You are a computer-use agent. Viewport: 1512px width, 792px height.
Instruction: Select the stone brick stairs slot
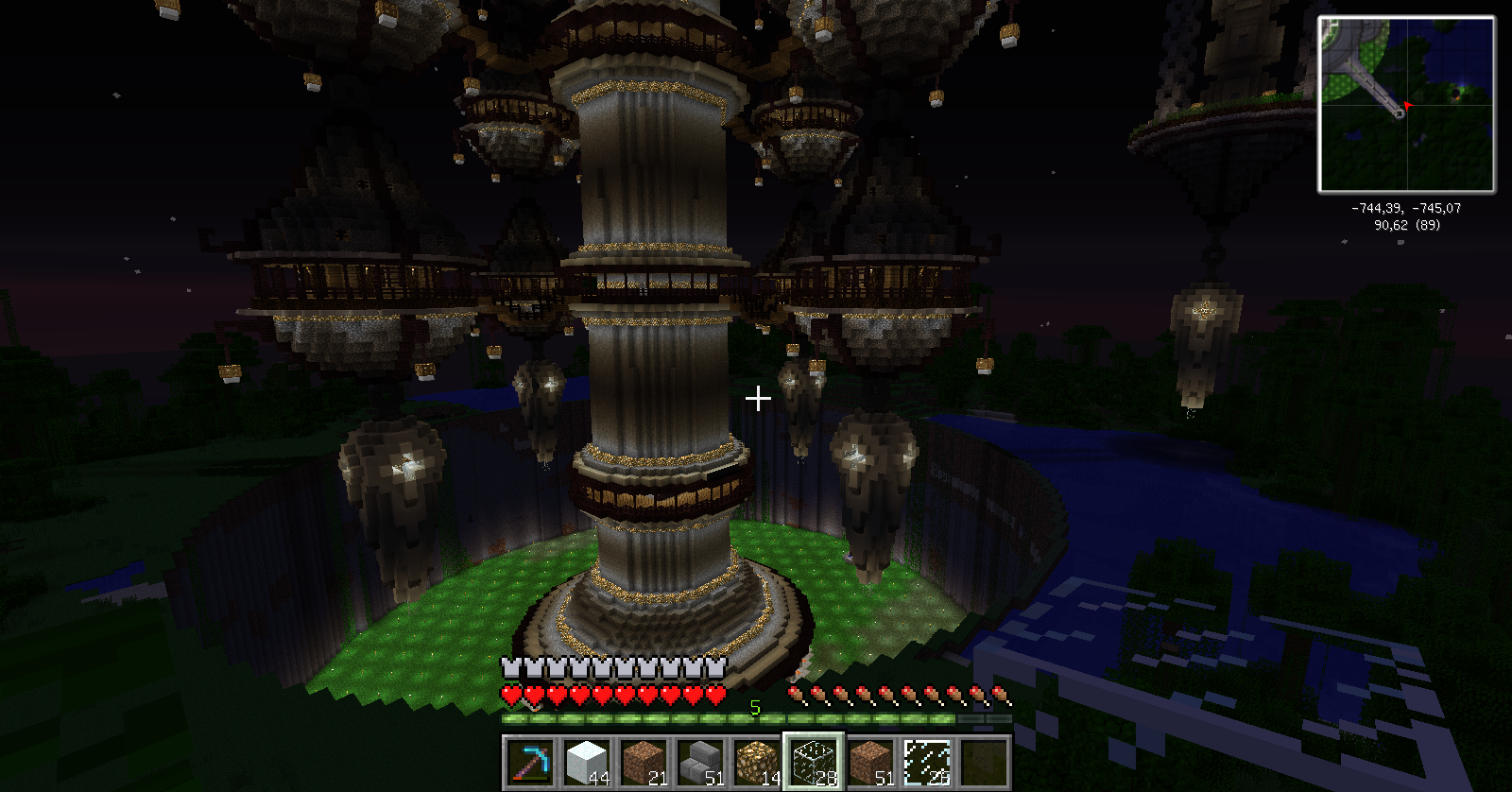[699, 762]
